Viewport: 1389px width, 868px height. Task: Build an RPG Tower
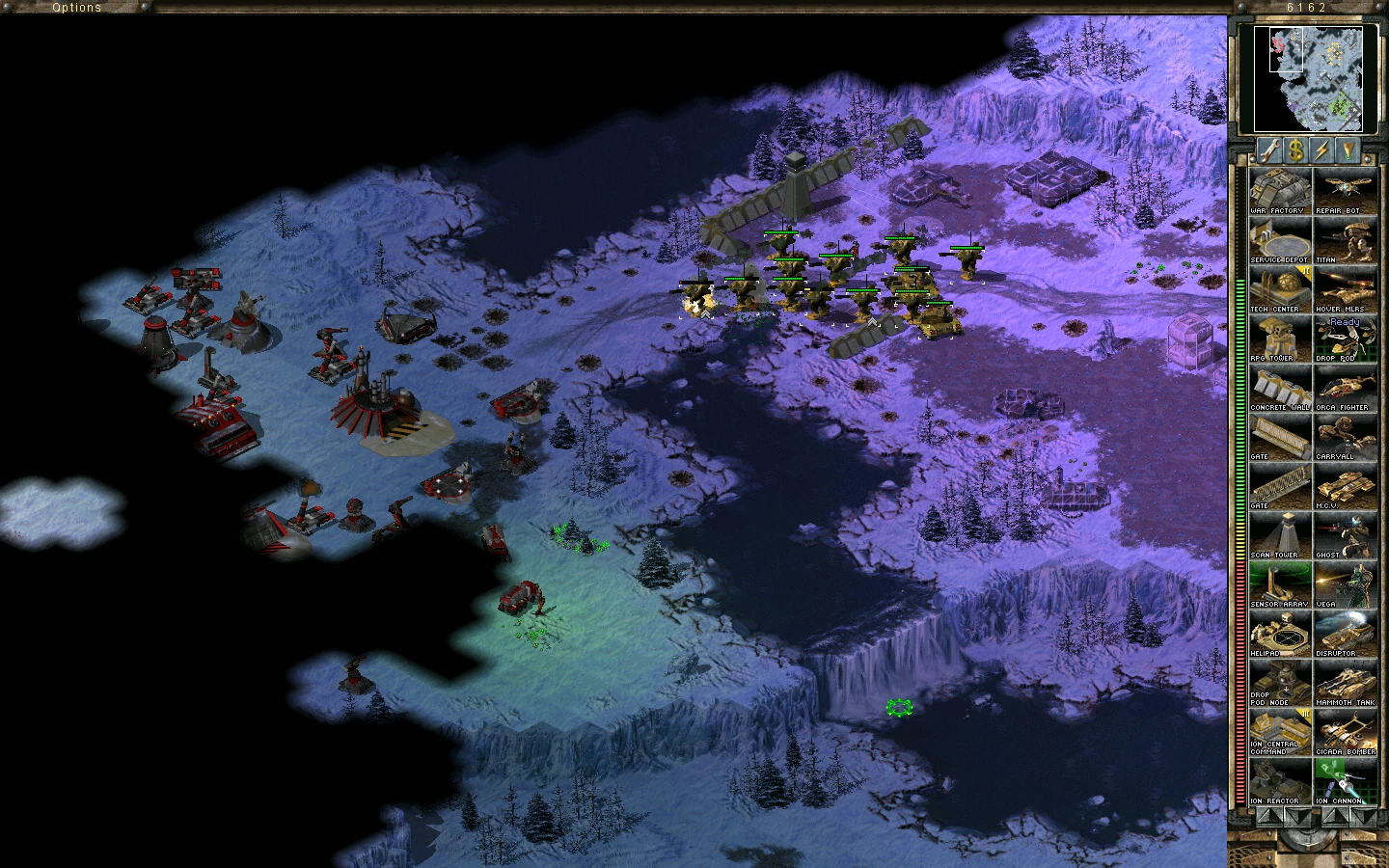pos(1279,339)
